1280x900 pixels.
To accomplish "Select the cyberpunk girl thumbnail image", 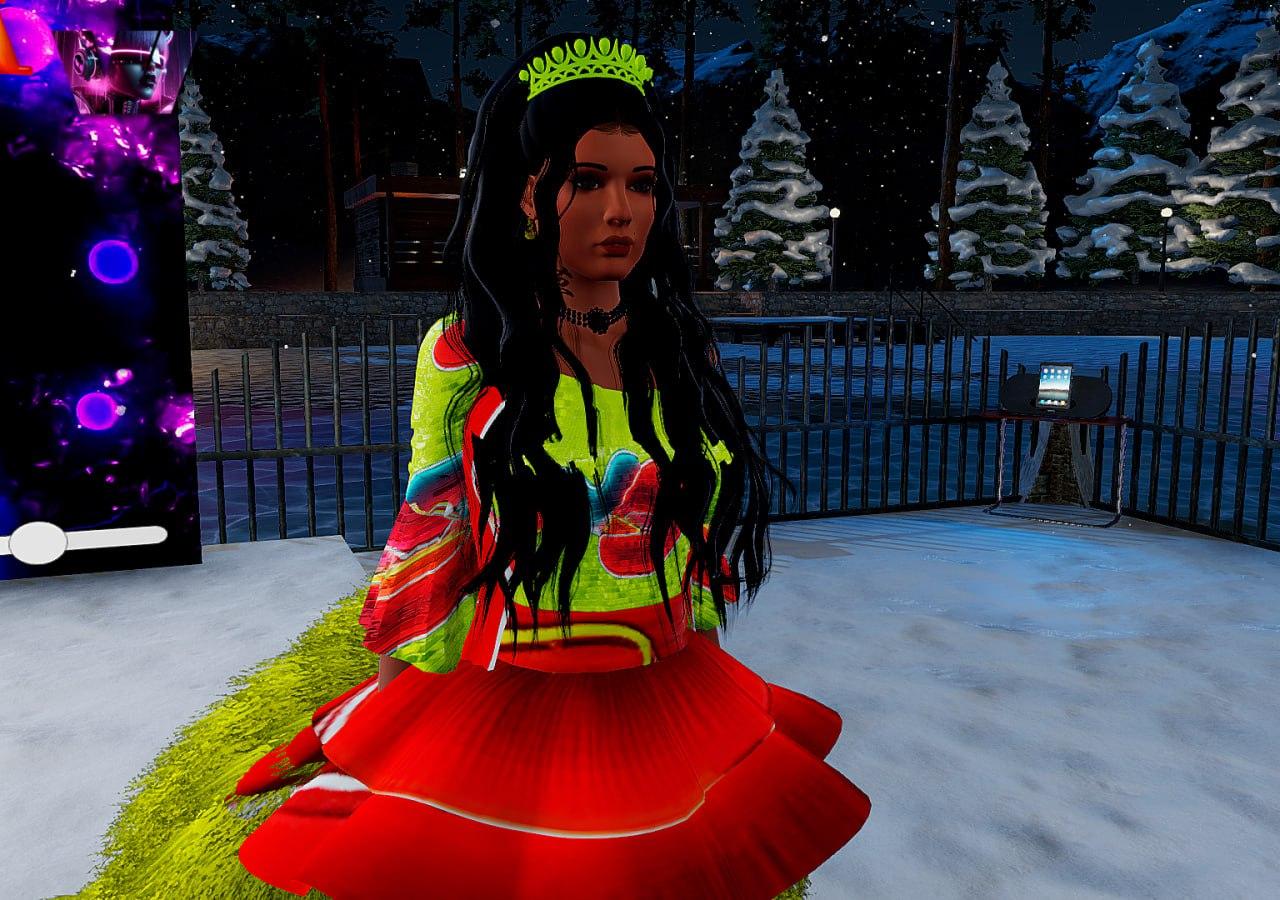I will (x=123, y=70).
